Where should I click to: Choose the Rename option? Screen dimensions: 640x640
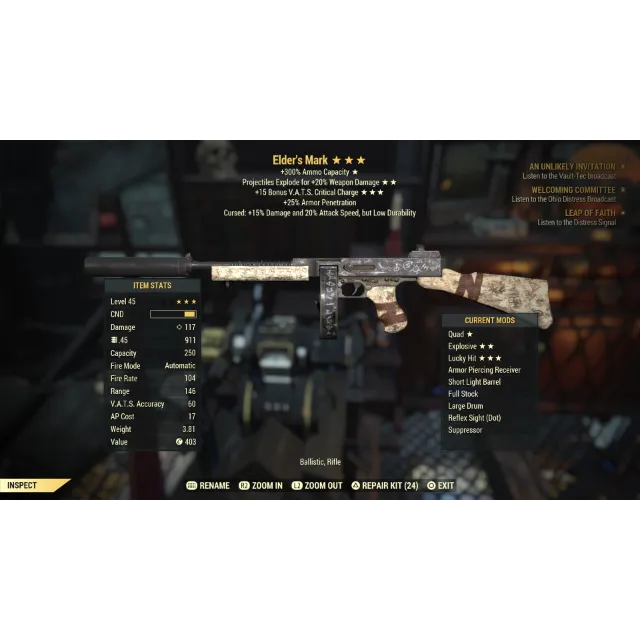pyautogui.click(x=209, y=486)
